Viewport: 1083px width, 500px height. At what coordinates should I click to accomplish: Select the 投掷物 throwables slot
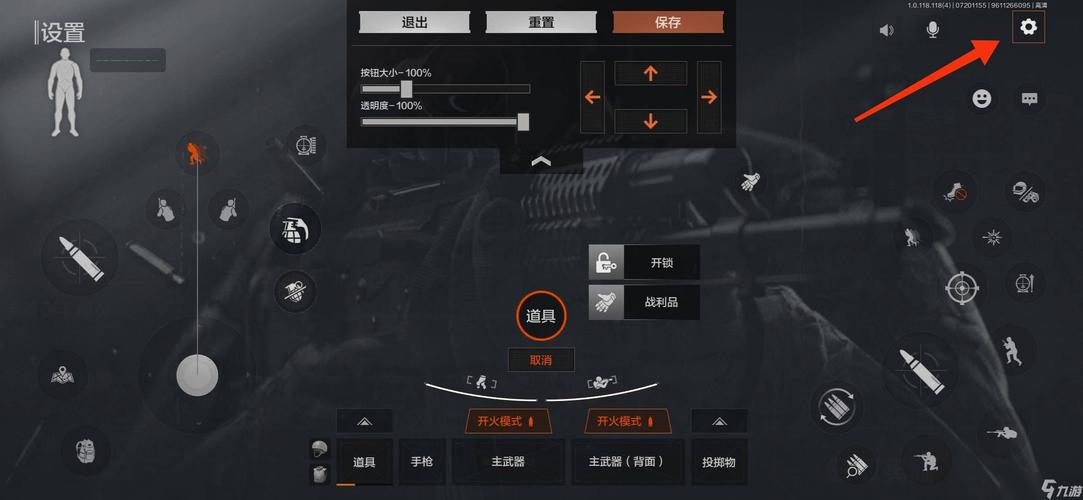click(x=719, y=462)
